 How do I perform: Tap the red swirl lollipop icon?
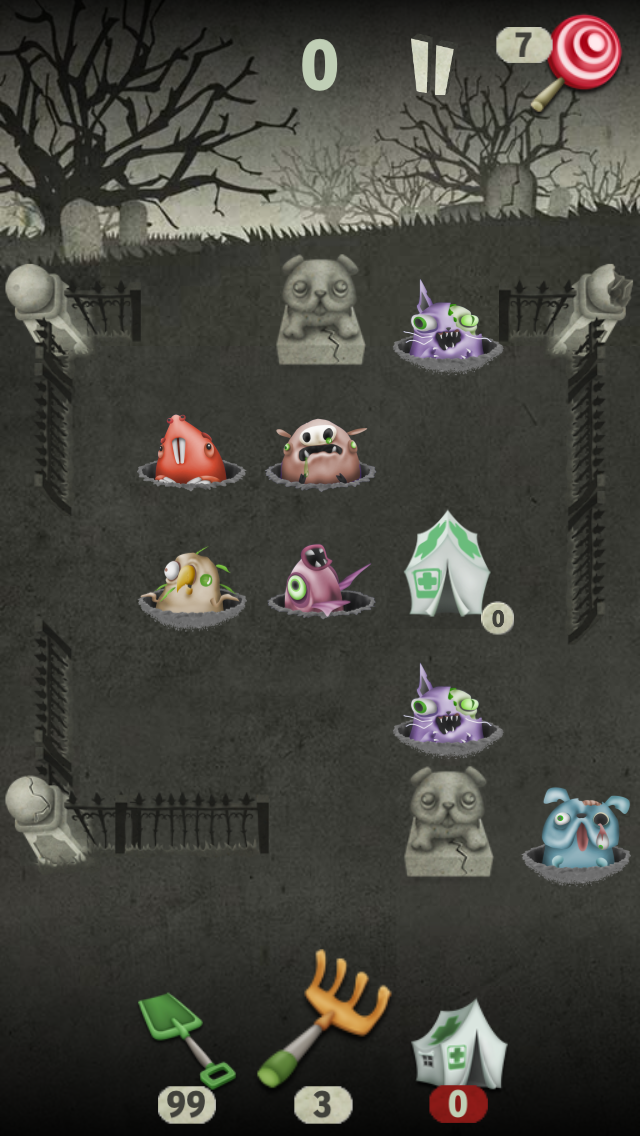[x=583, y=50]
